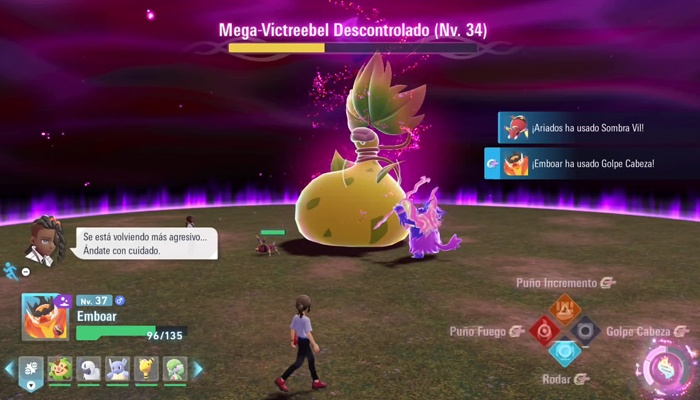This screenshot has width=700, height=400.
Task: Use the Golpe Cabeza move
Action: coord(587,330)
